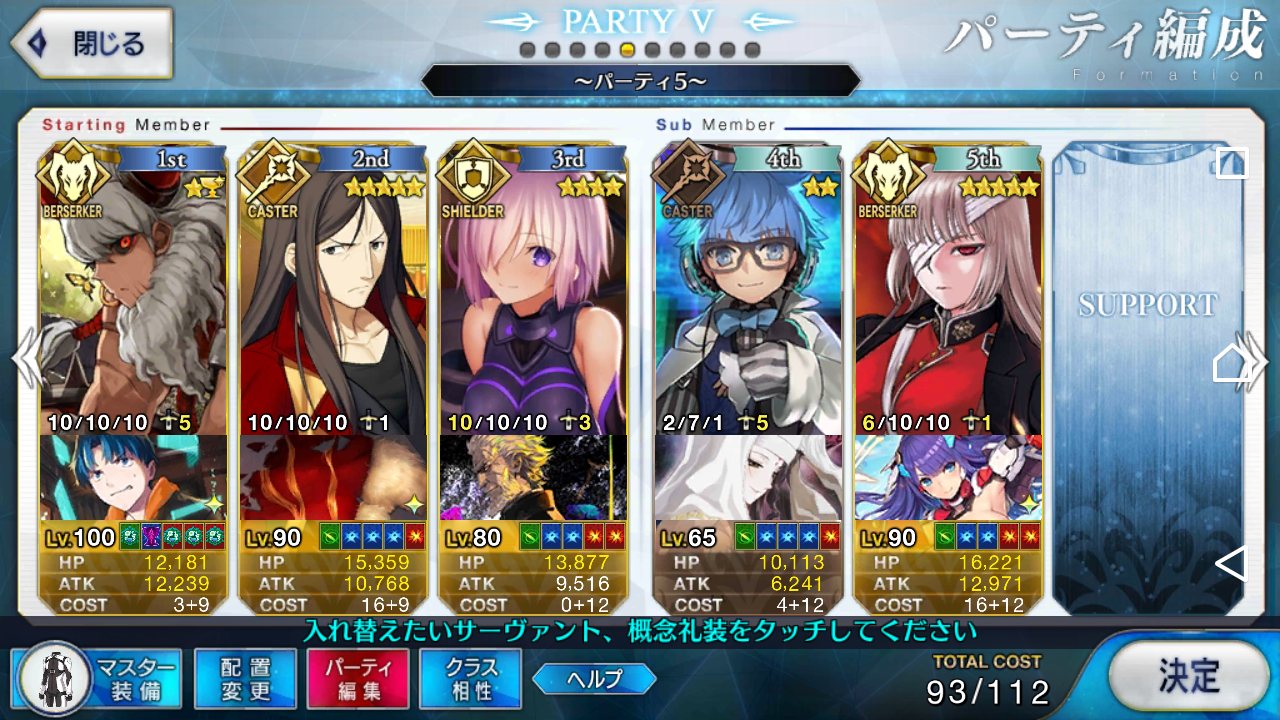Choose the empty SUPPORT slot
Image resolution: width=1280 pixels, height=720 pixels.
click(1146, 380)
